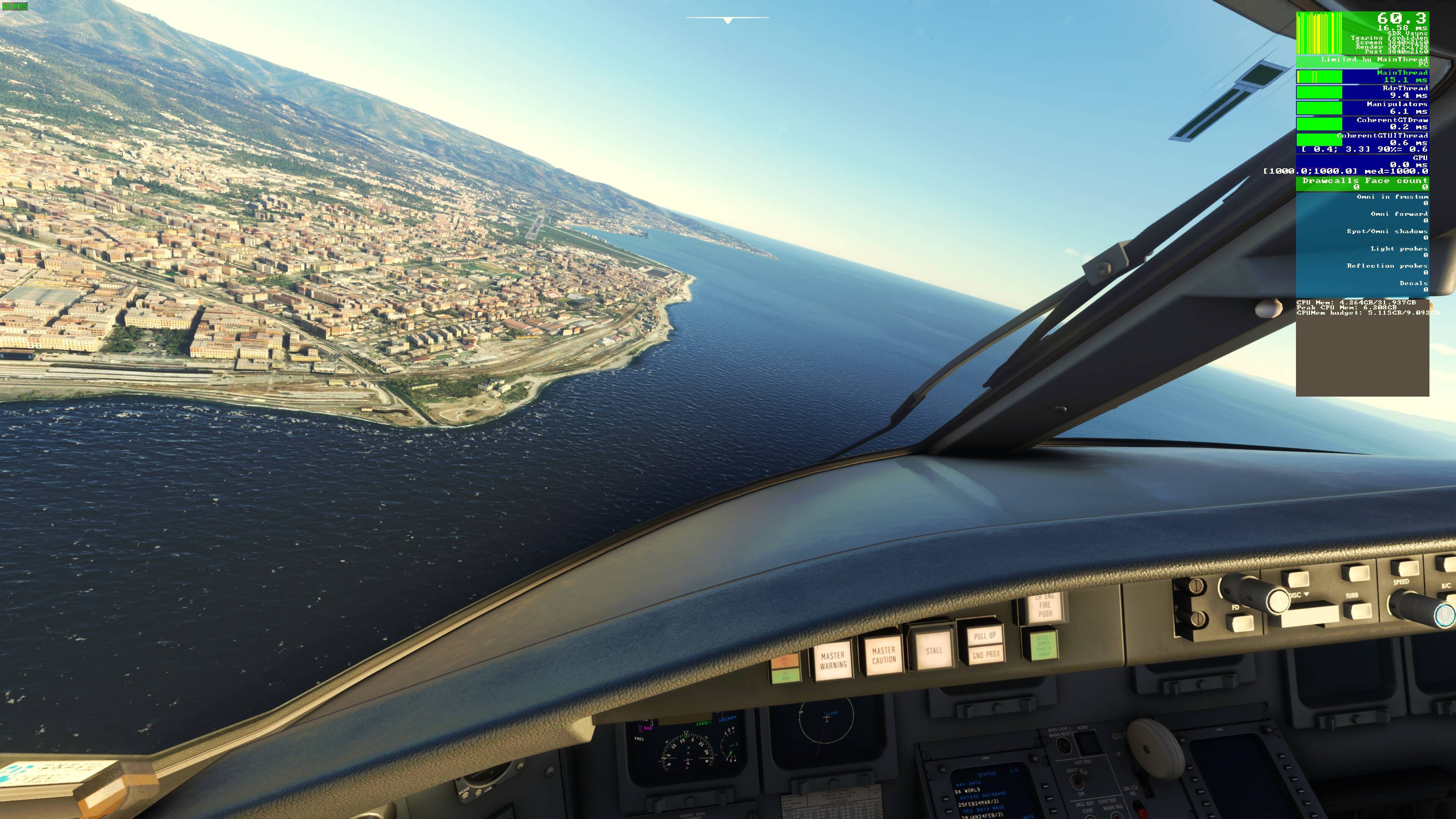Push the STALL annunciator button
This screenshot has height=819, width=1456.
pos(933,650)
